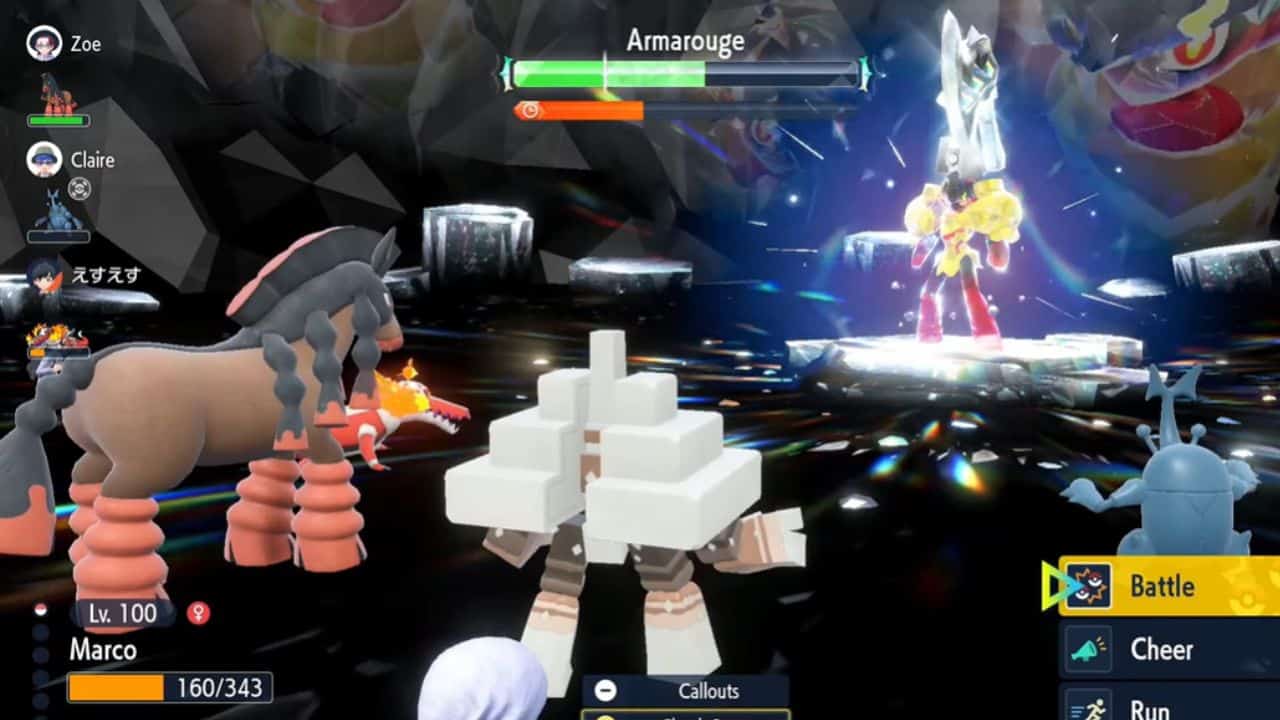
Task: Click Claire's Pokémon HP bar on the left
Action: tap(58, 235)
